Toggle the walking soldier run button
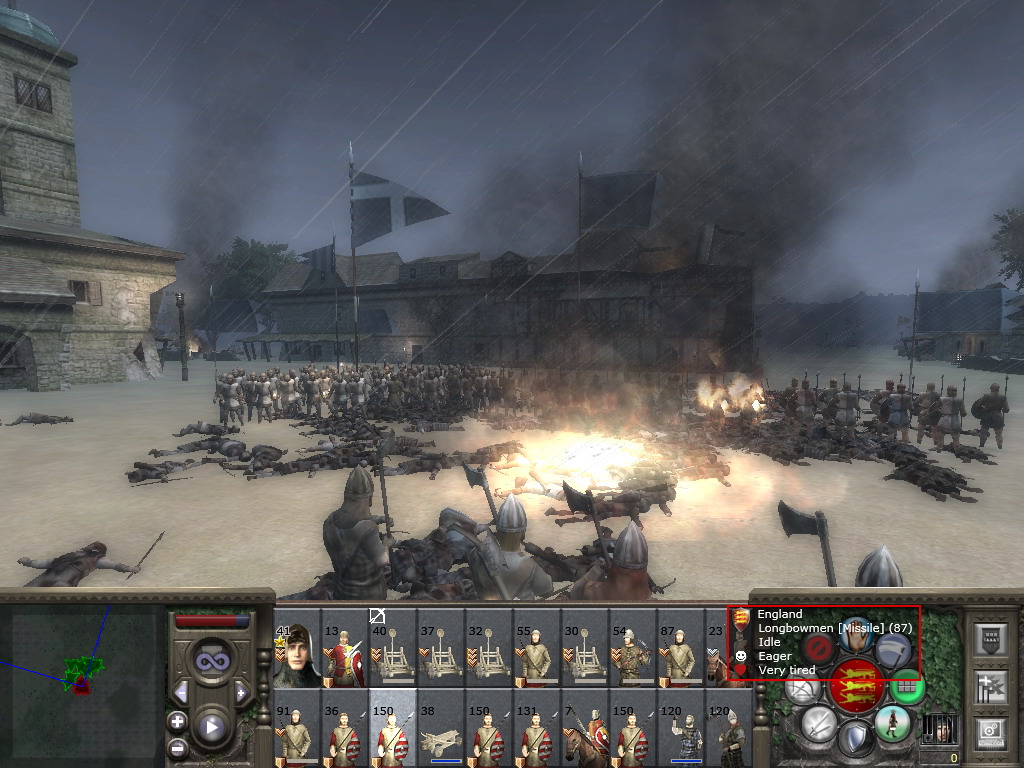The height and width of the screenshot is (768, 1024). point(891,722)
